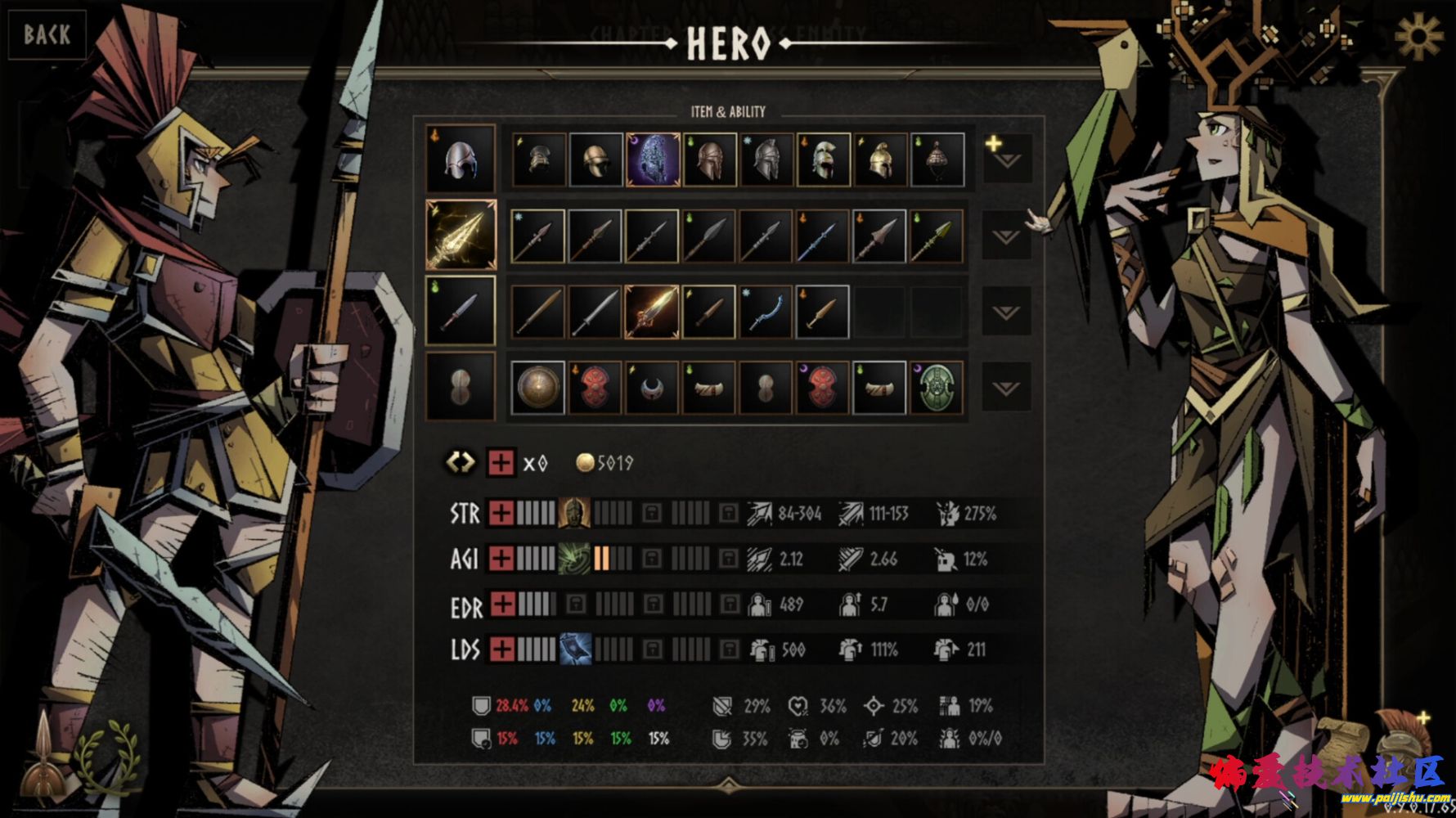Image resolution: width=1456 pixels, height=818 pixels.
Task: Select the green ornate shield
Action: pos(937,388)
